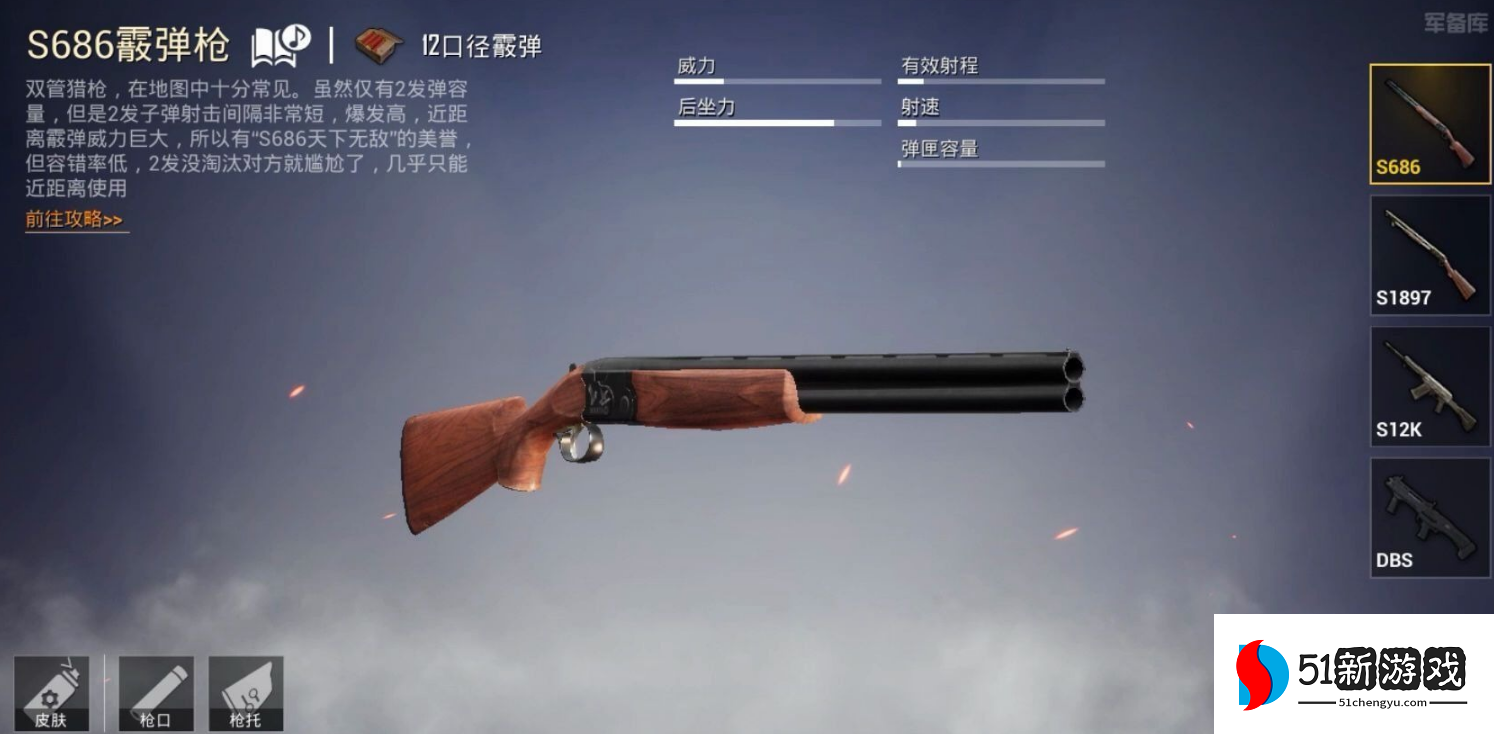The width and height of the screenshot is (1494, 734).
Task: Select the DBS shotgun thumbnail
Action: tap(1429, 518)
